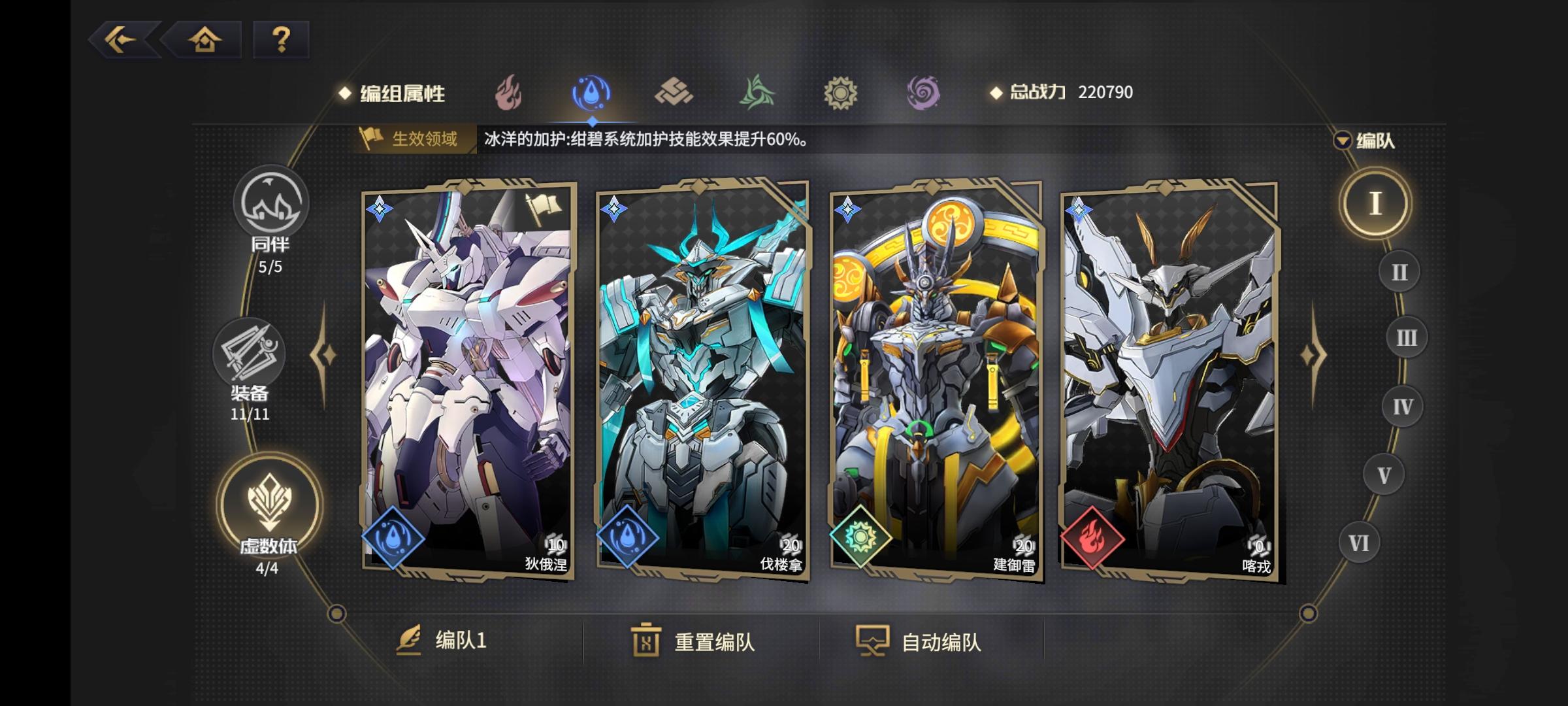Select the water element attribute icon
Viewport: 1568px width, 706px height.
pos(590,93)
